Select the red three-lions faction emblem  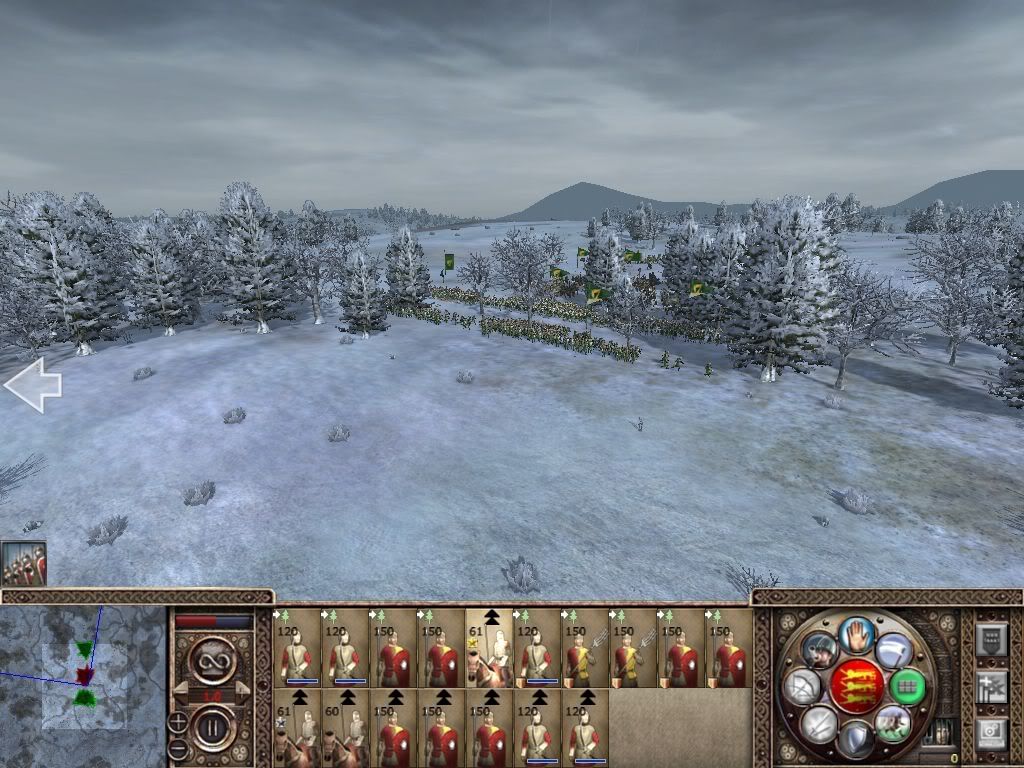coord(856,687)
